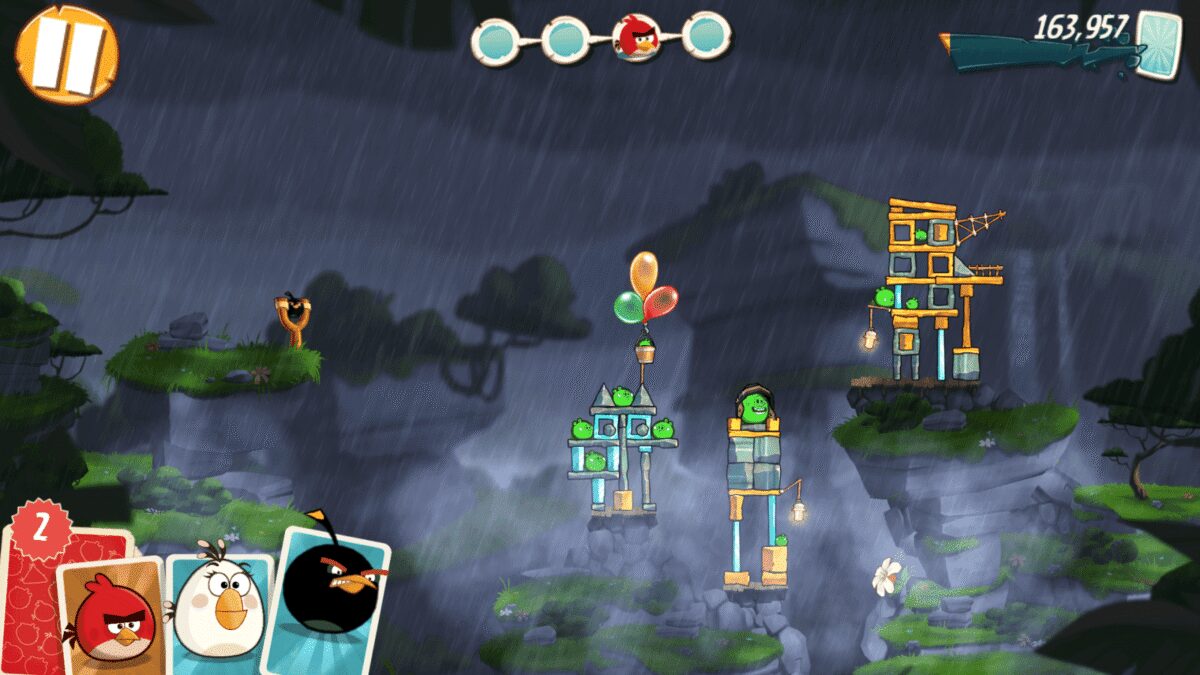Tap the spell card beside the score meter
This screenshot has height=675, width=1200.
(1159, 44)
